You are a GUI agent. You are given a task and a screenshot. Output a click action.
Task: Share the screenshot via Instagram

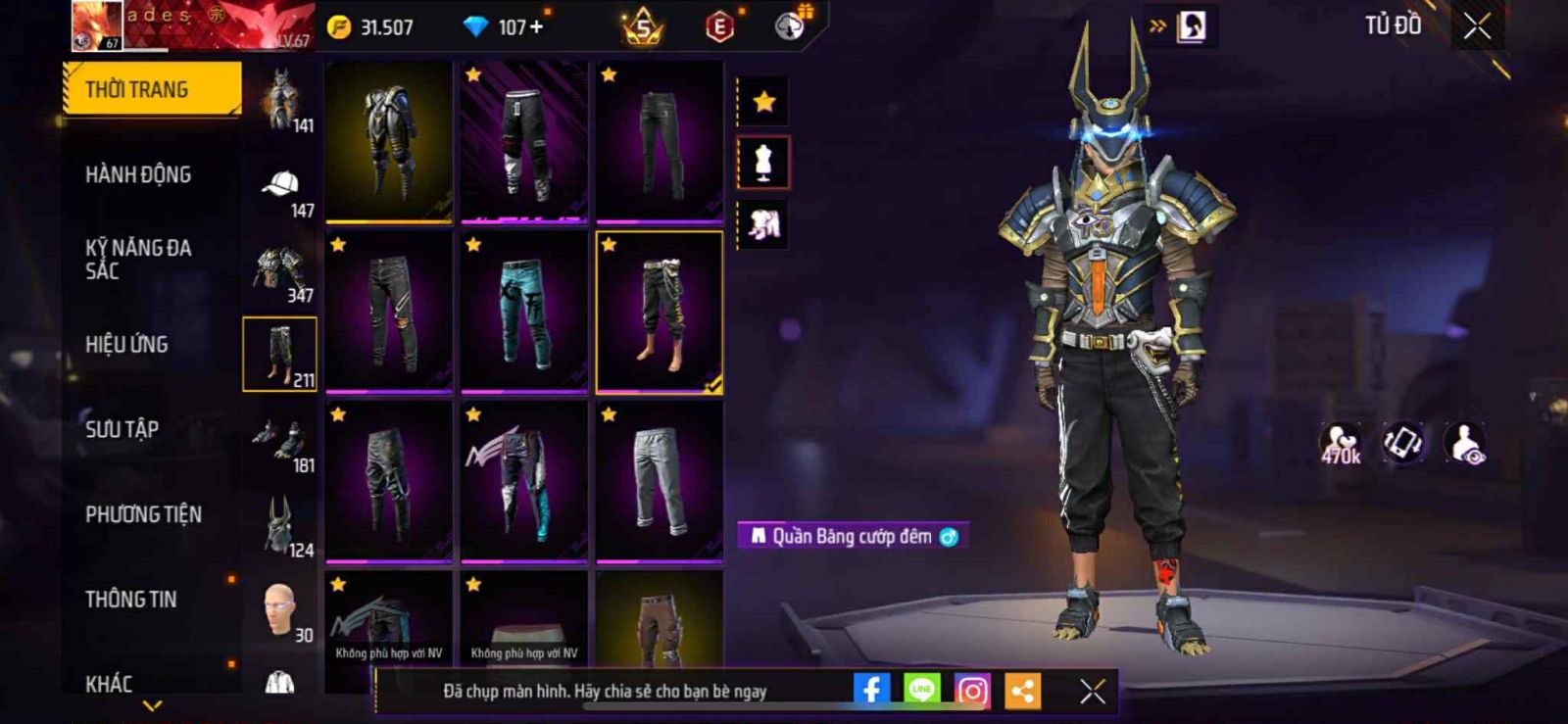coord(972,691)
